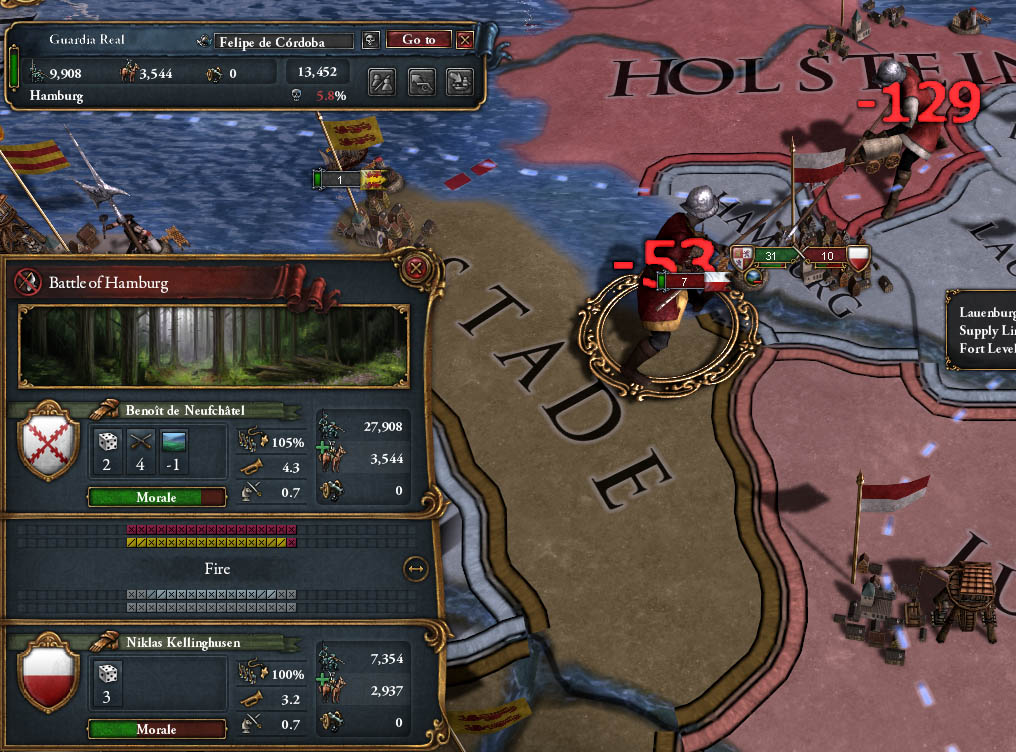Toggle the battle view double-arrow button
1016x752 pixels.
click(x=415, y=569)
